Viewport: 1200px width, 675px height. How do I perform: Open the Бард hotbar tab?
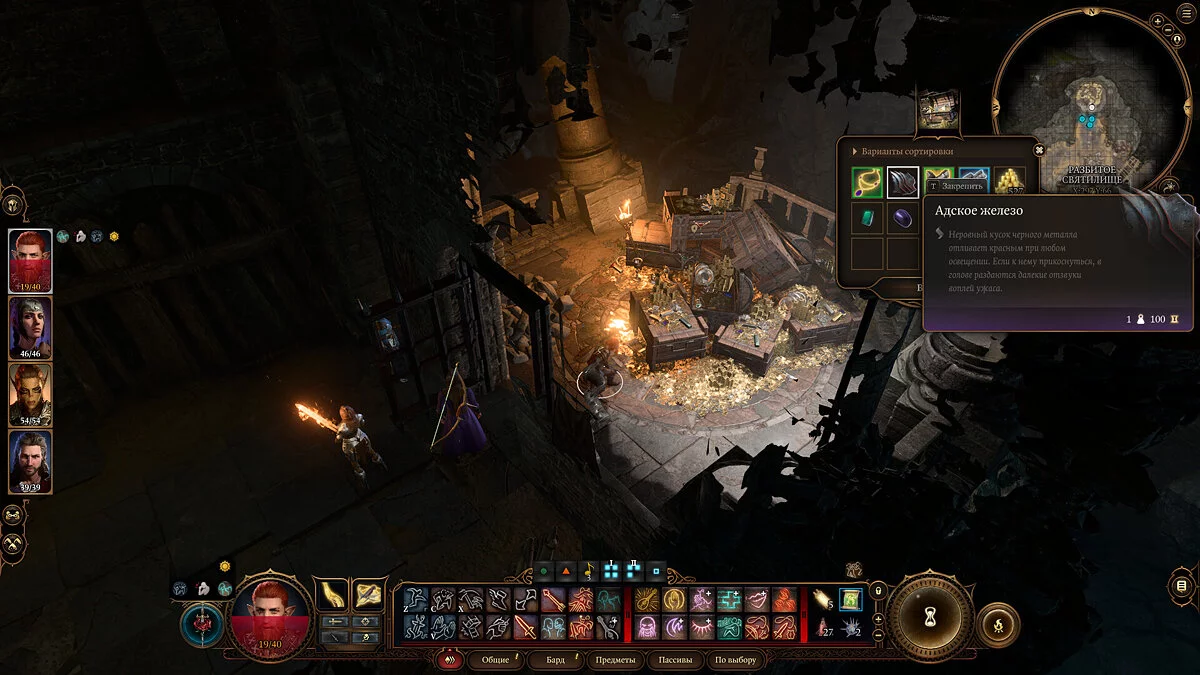tap(554, 660)
